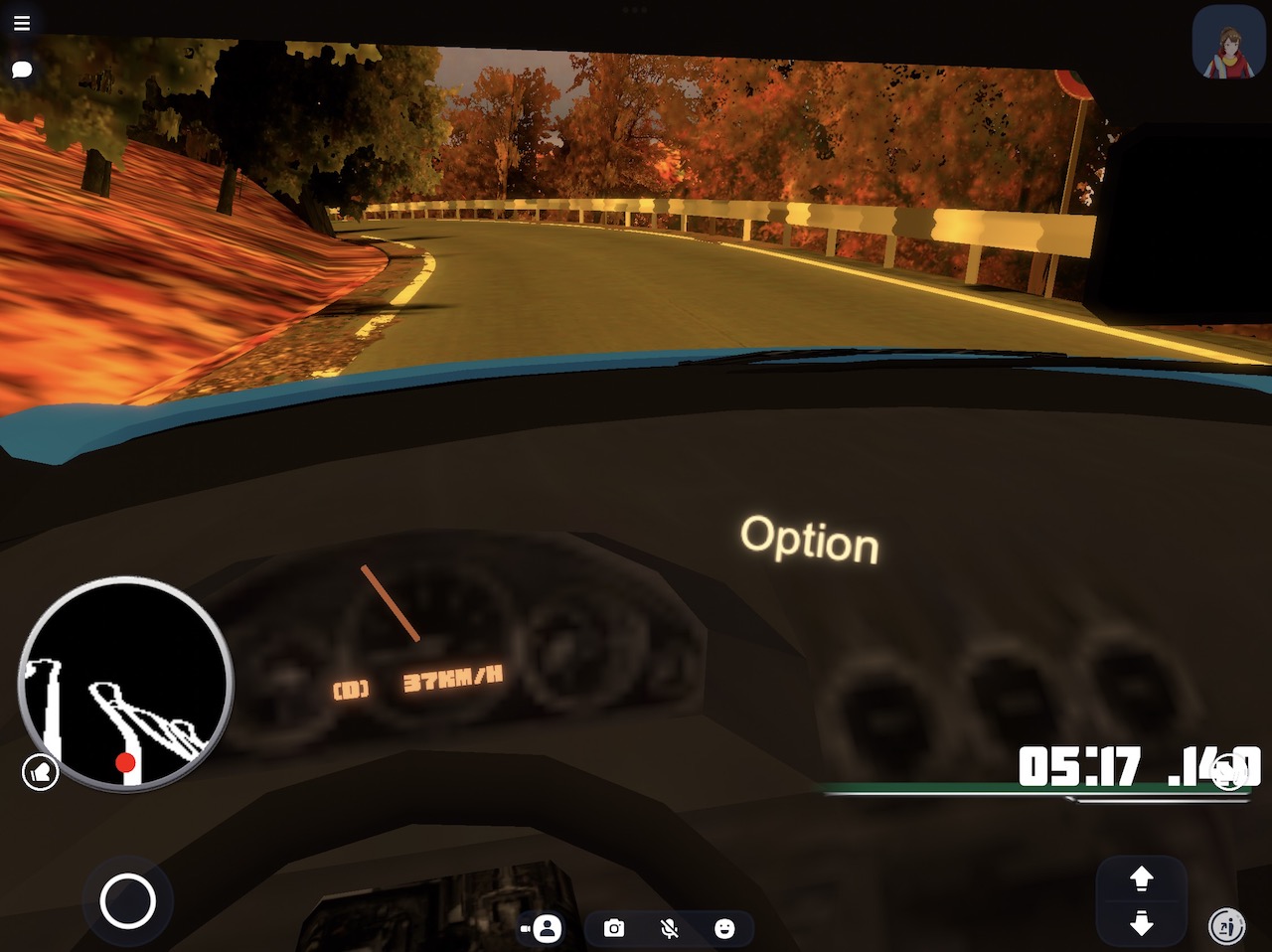The width and height of the screenshot is (1272, 952).
Task: Open the smiley emote picker
Action: [x=724, y=928]
